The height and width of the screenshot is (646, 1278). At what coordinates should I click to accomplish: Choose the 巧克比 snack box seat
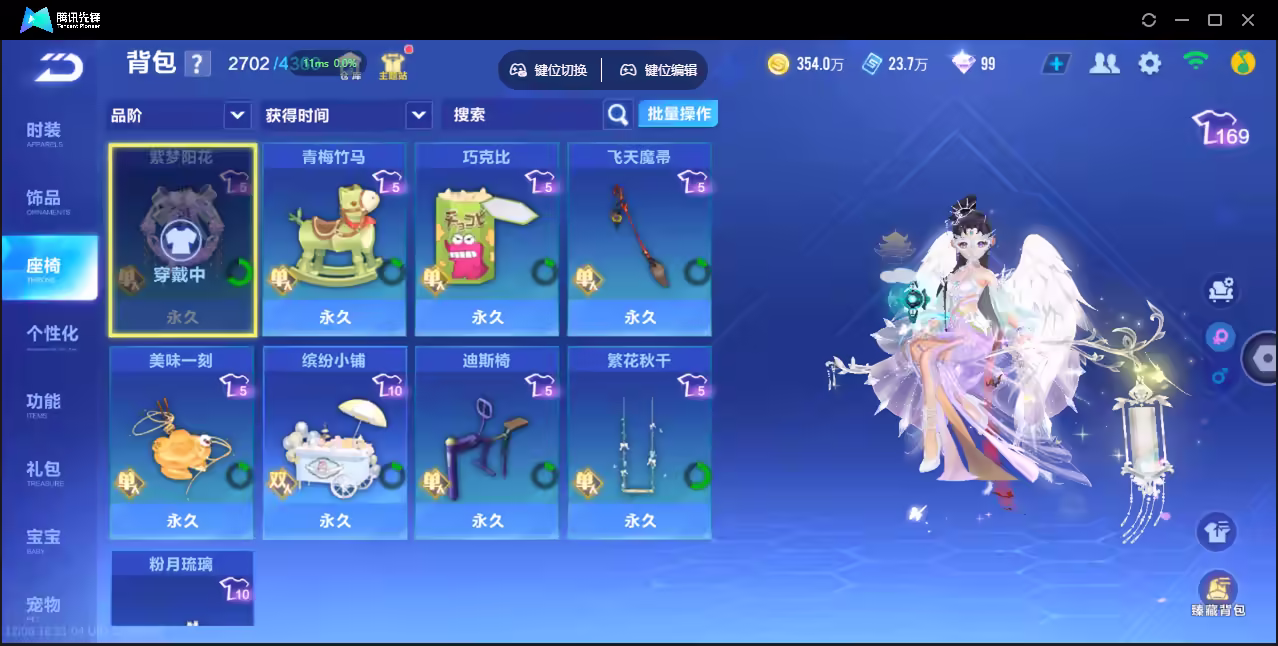487,240
